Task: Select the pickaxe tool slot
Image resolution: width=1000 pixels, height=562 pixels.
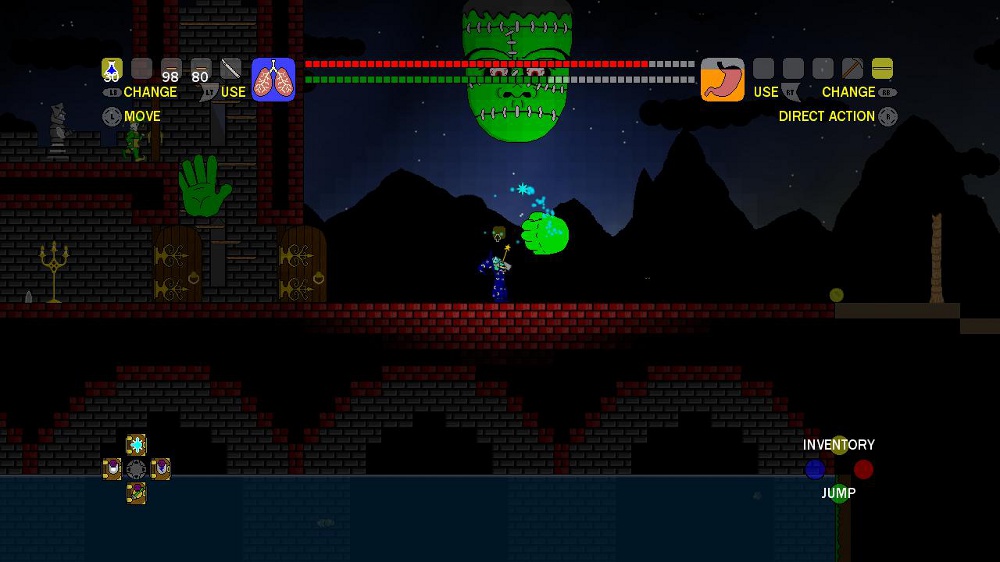Action: point(852,68)
